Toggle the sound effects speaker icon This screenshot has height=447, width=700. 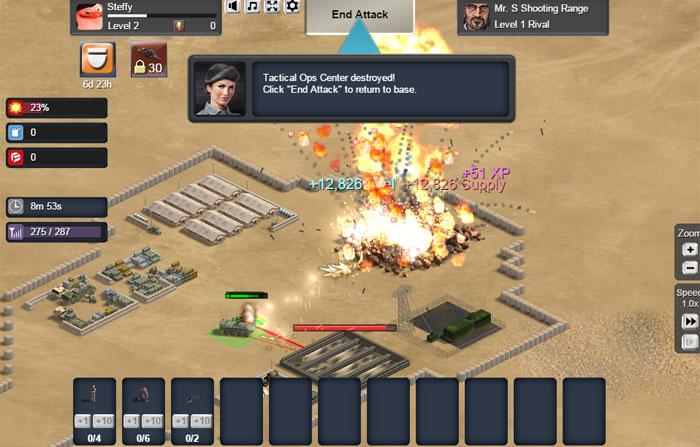click(233, 6)
